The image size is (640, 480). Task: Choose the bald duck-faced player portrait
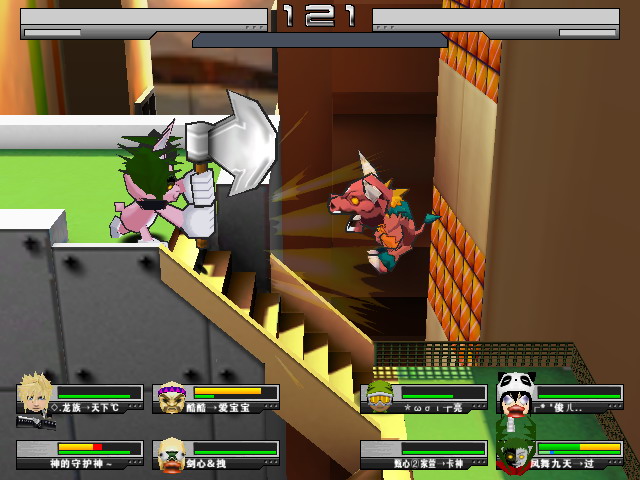[171, 453]
